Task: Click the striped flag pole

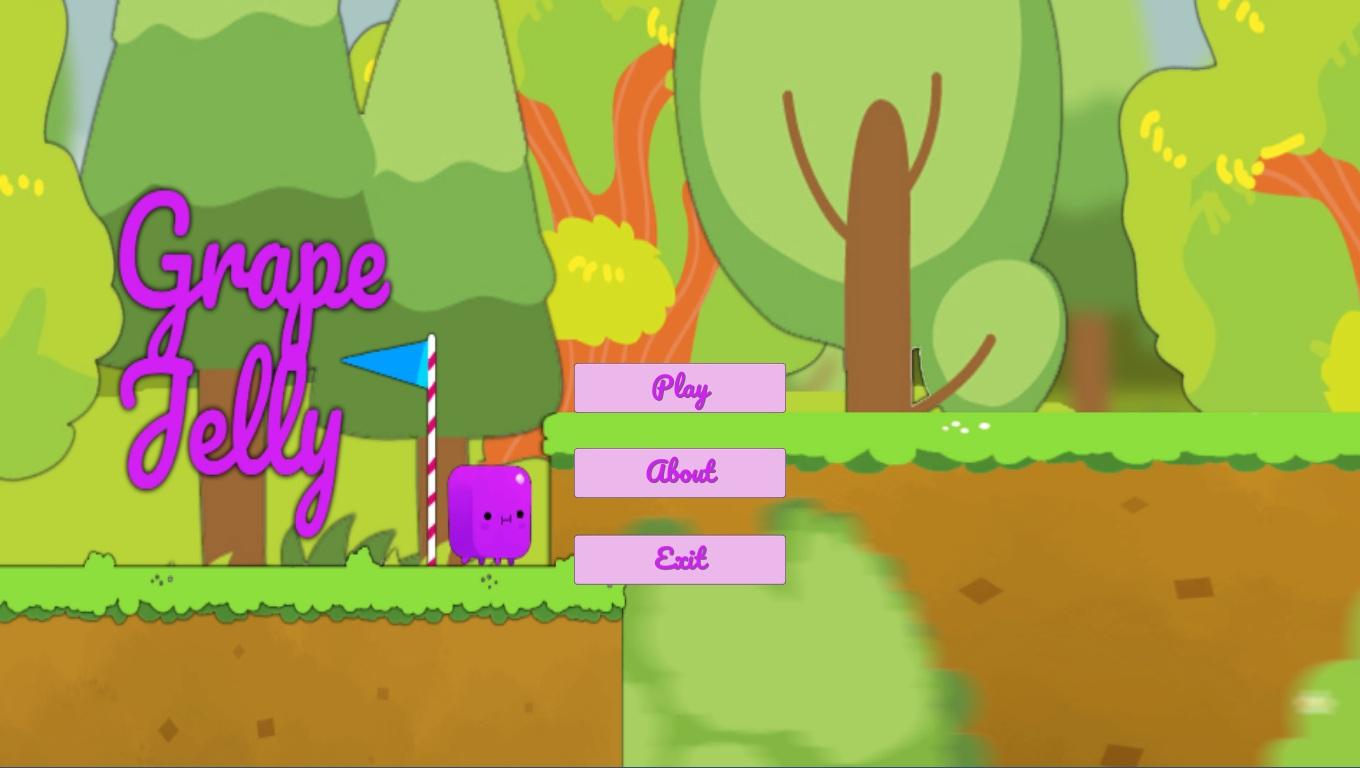Action: 430,460
